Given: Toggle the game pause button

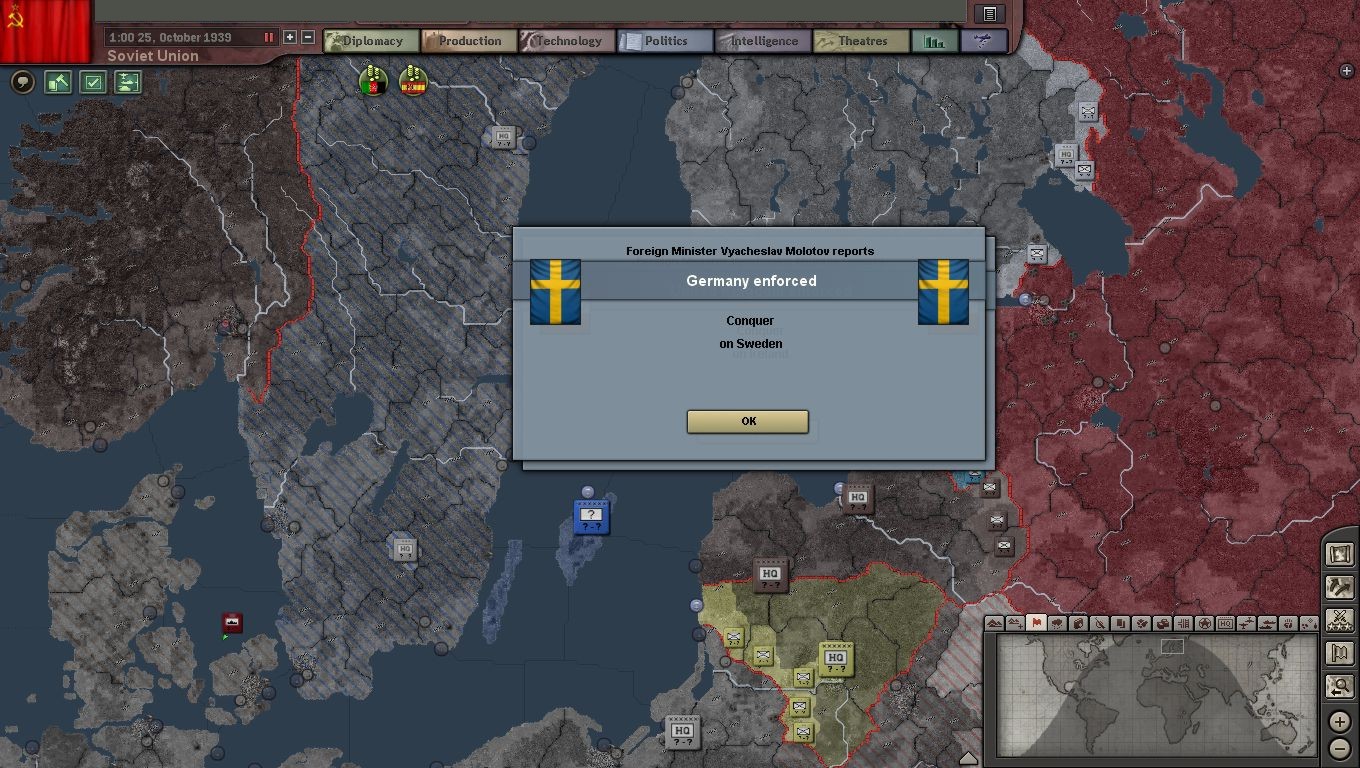Looking at the screenshot, I should pyautogui.click(x=268, y=37).
